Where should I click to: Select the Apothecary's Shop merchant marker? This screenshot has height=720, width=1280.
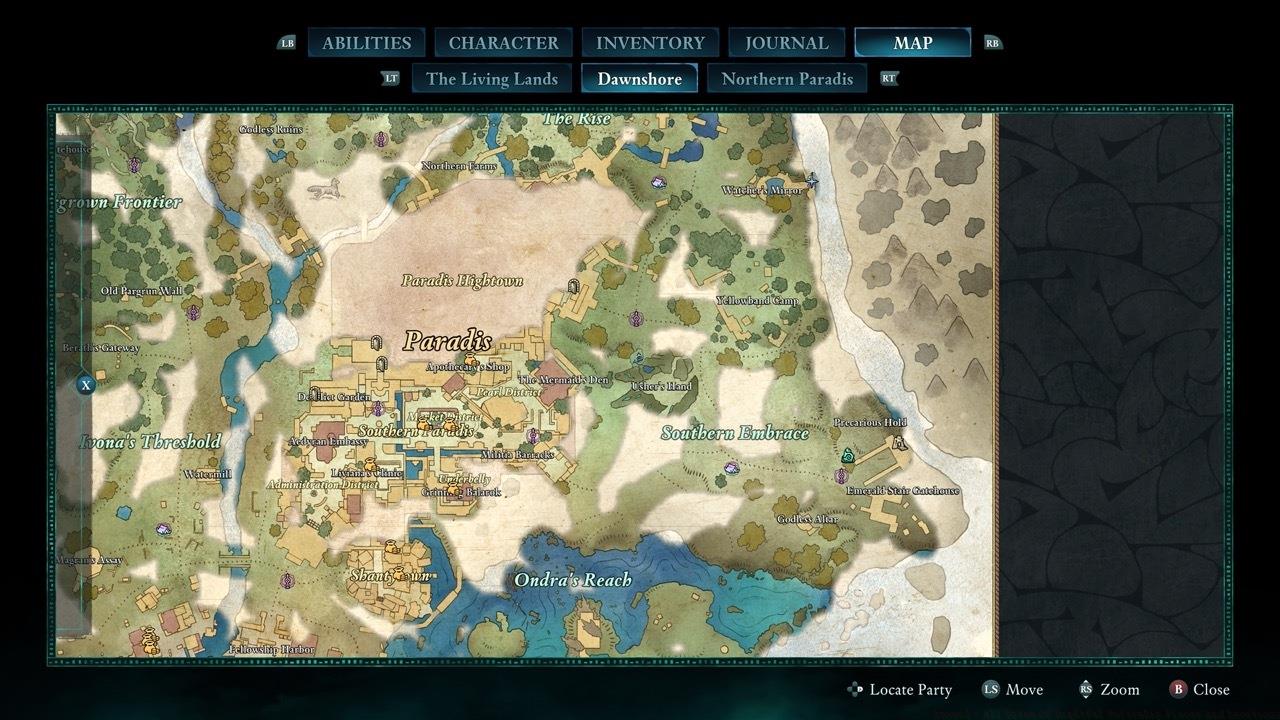470,359
